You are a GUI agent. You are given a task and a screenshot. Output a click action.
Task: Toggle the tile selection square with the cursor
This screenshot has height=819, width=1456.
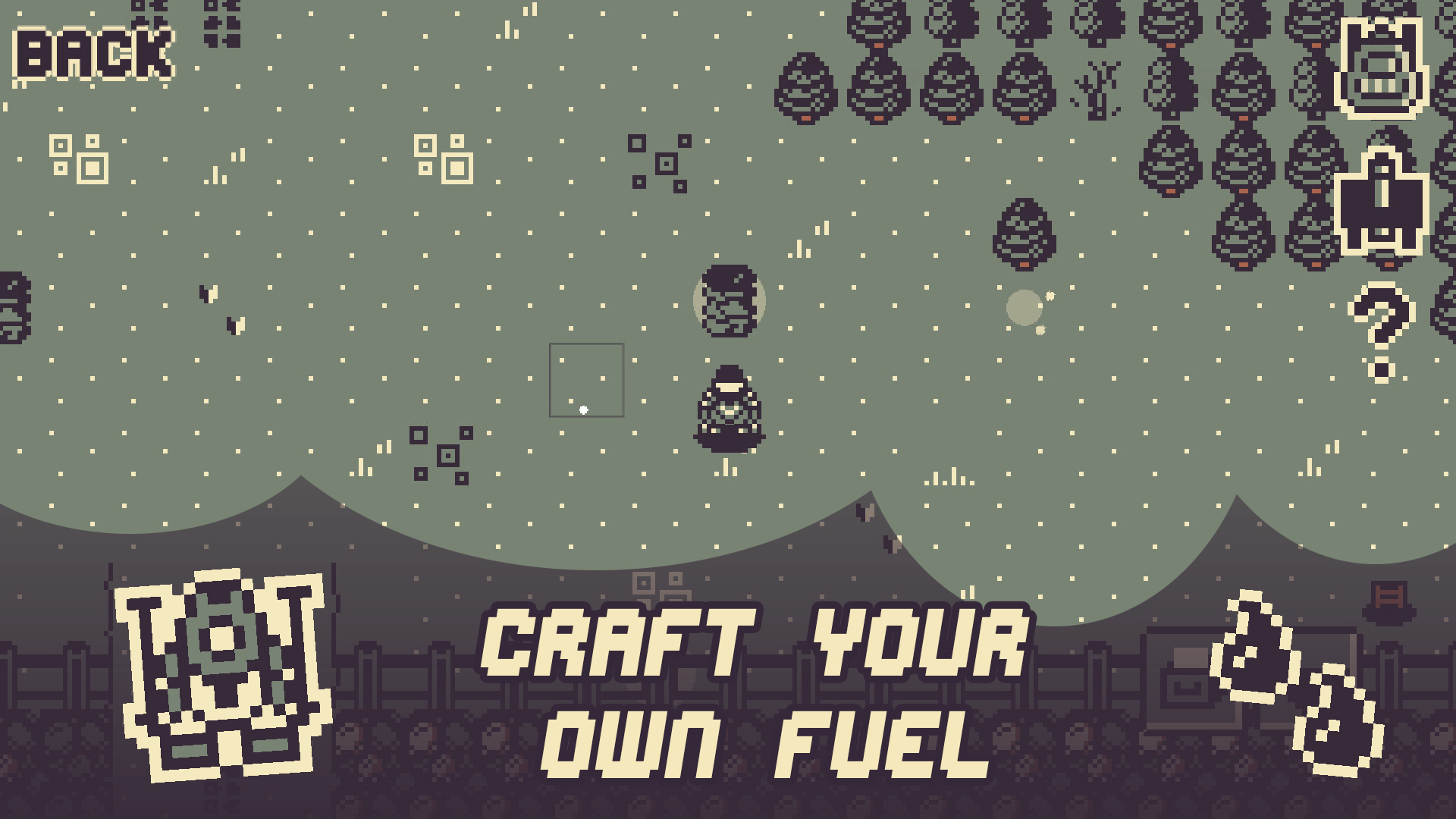[585, 379]
